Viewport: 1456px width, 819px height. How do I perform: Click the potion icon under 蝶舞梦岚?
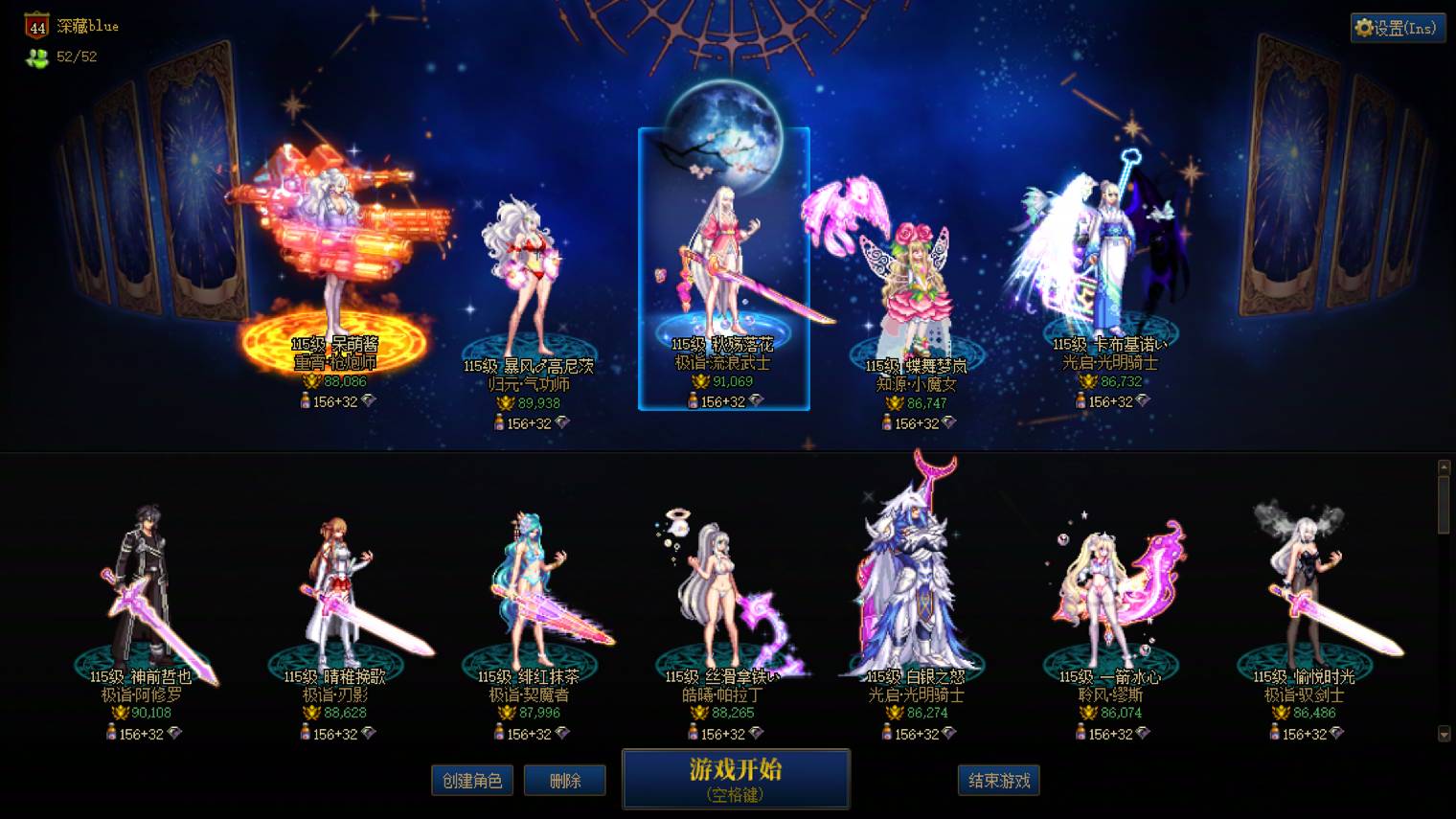click(x=885, y=423)
